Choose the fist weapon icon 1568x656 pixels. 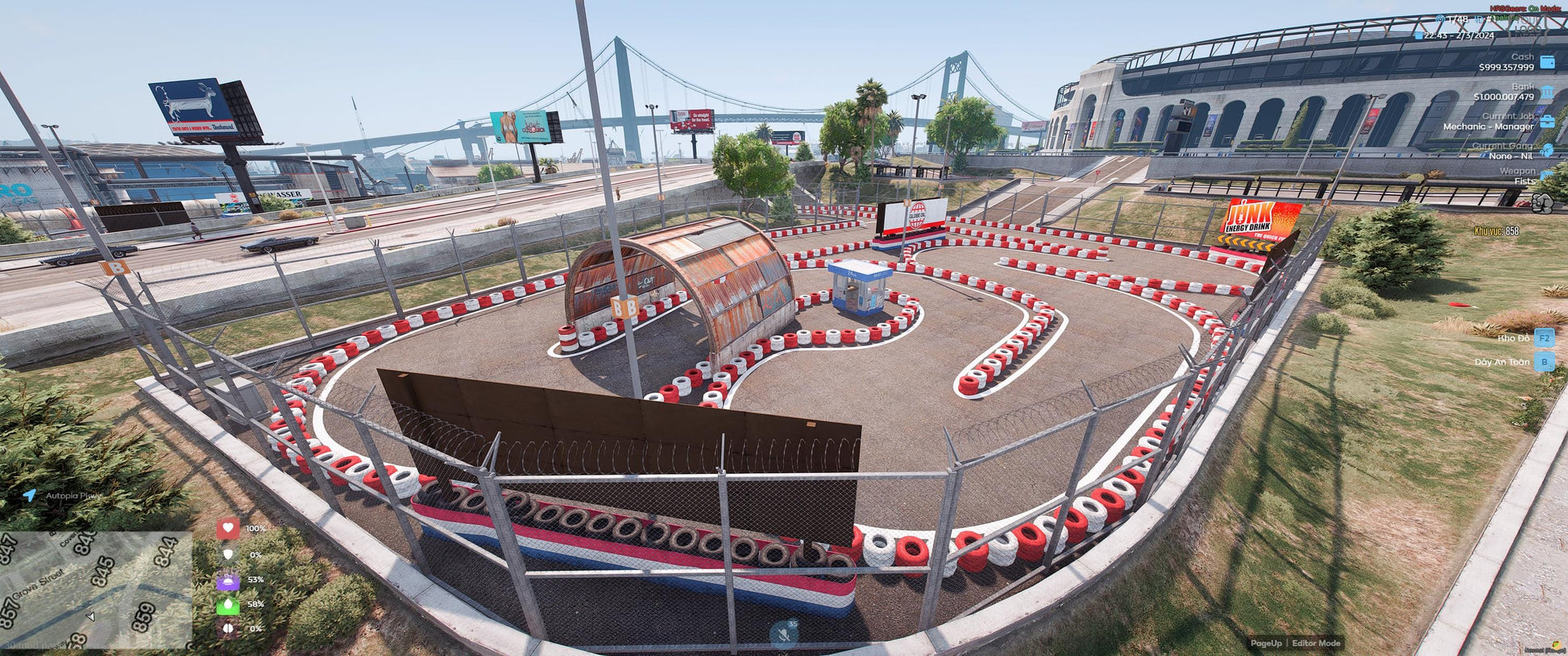[1542, 203]
